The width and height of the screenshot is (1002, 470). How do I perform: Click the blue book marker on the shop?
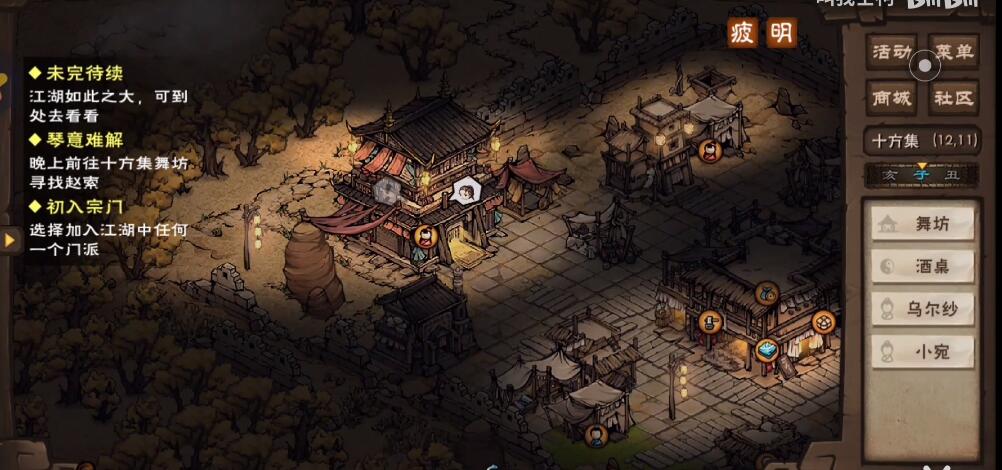click(x=767, y=349)
